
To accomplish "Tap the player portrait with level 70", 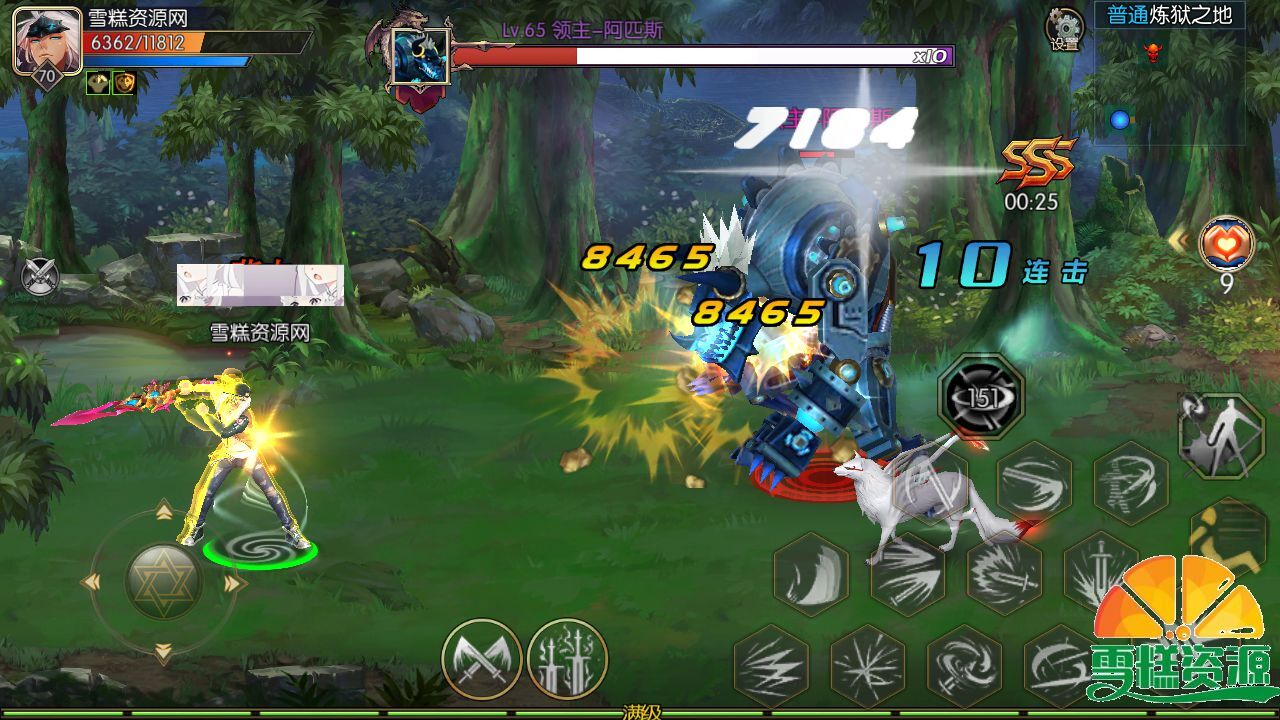I will point(46,41).
